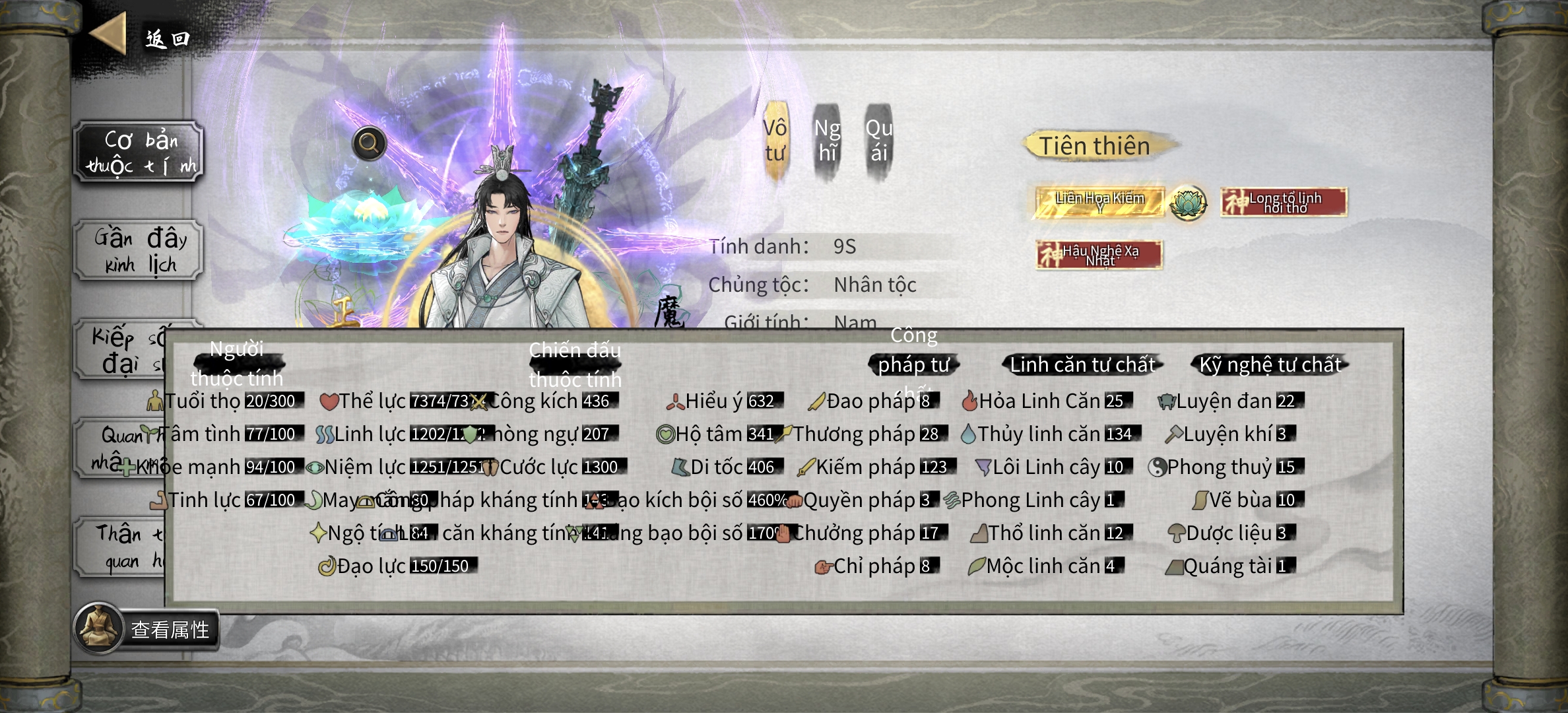View the Long tổ linh hồi thọ trait
The height and width of the screenshot is (713, 1568).
[1284, 202]
